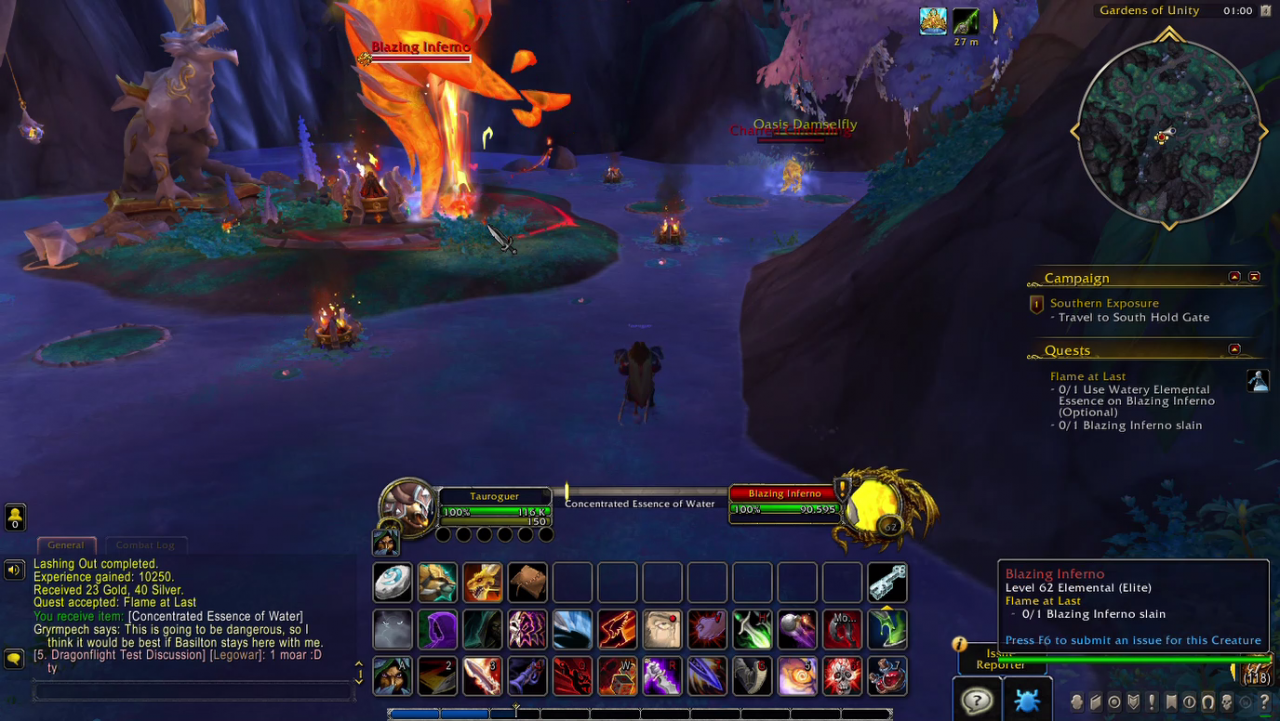Click the question mark speech bubble button
1280x721 pixels.
[x=976, y=700]
